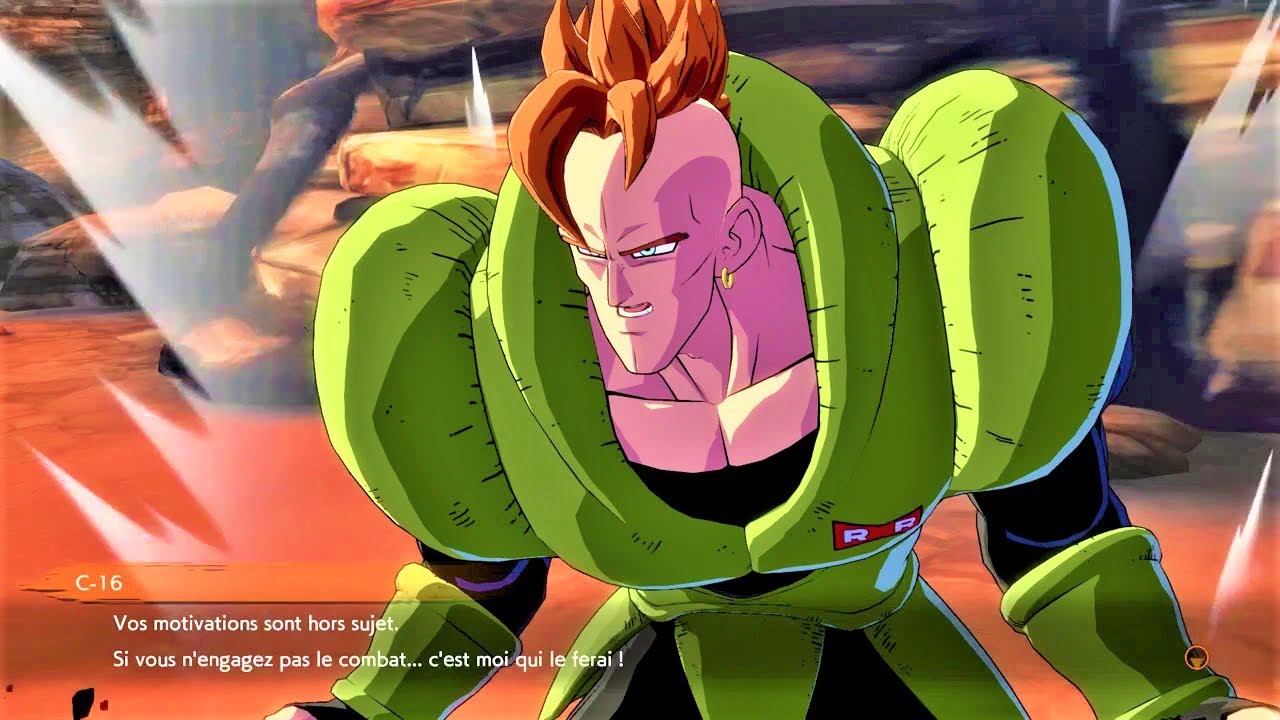1280x720 pixels.
Task: Click the Red Ribbon army logo badge
Action: pyautogui.click(x=877, y=531)
